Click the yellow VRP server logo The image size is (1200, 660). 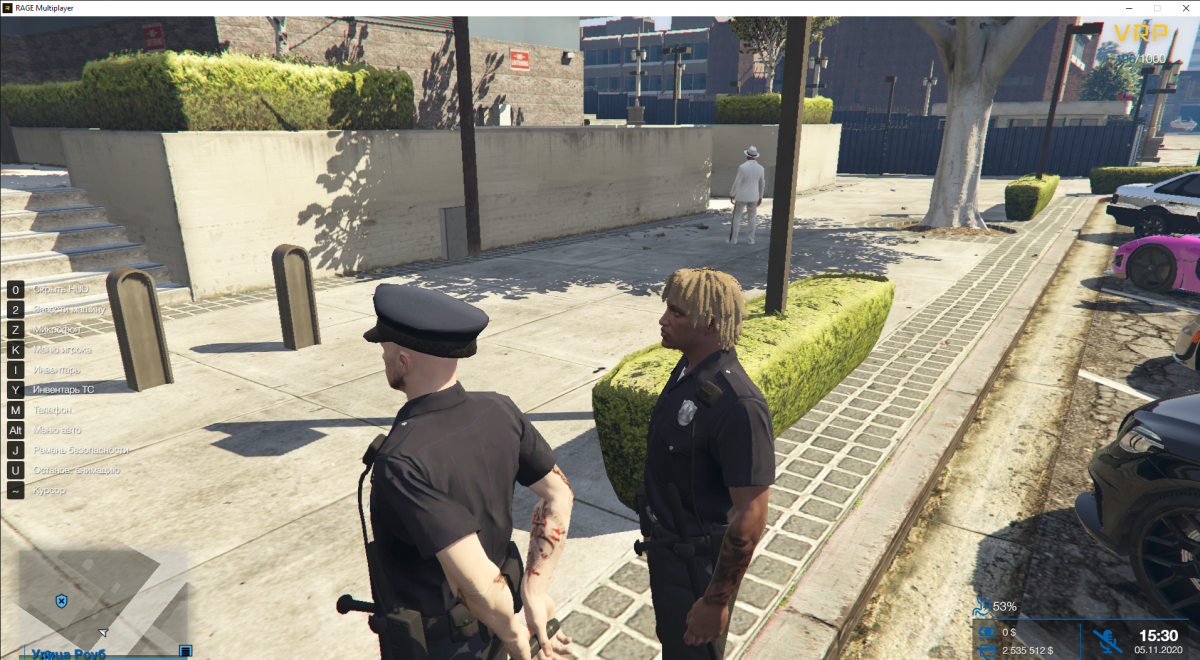pos(1140,34)
